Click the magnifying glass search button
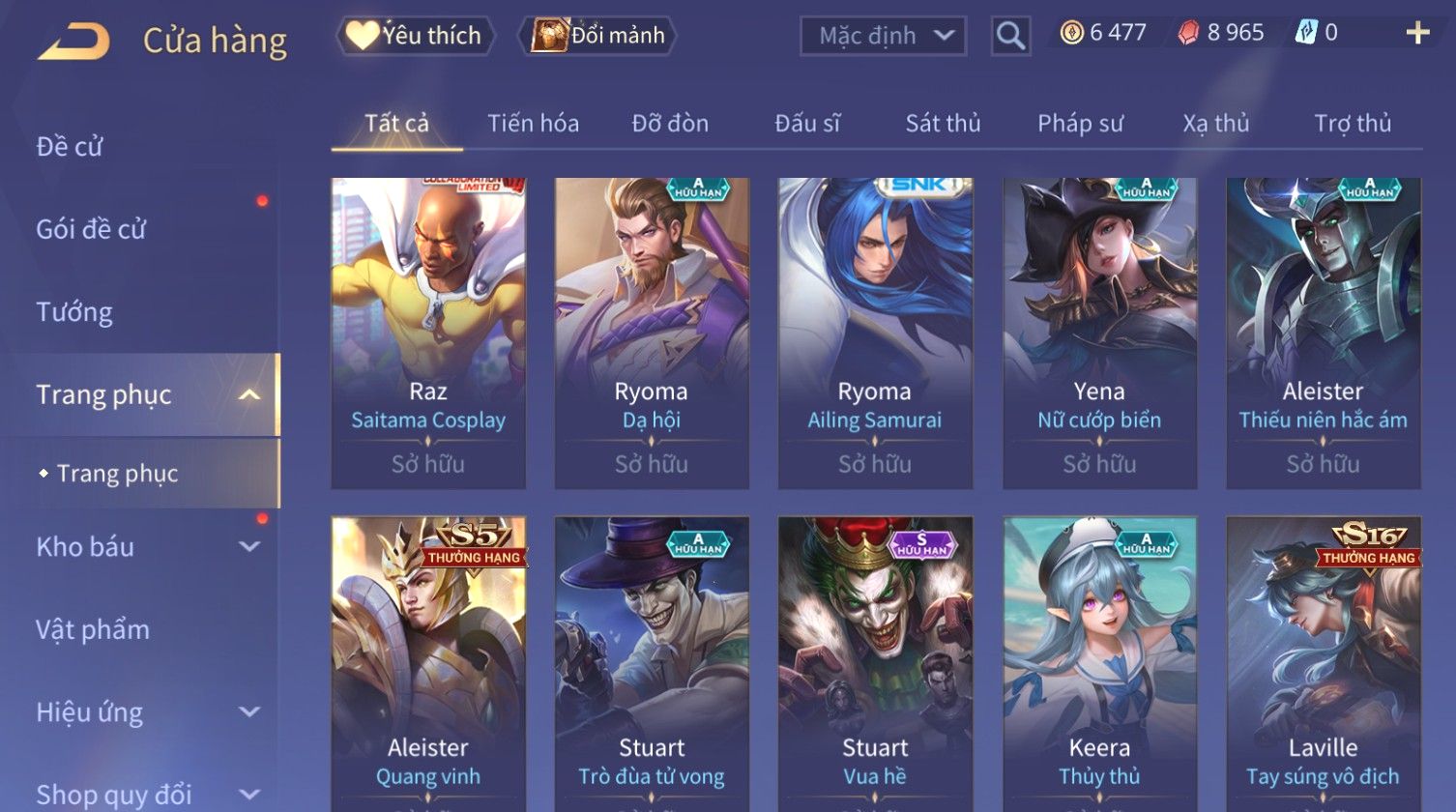Viewport: 1456px width, 812px height. pos(1010,37)
